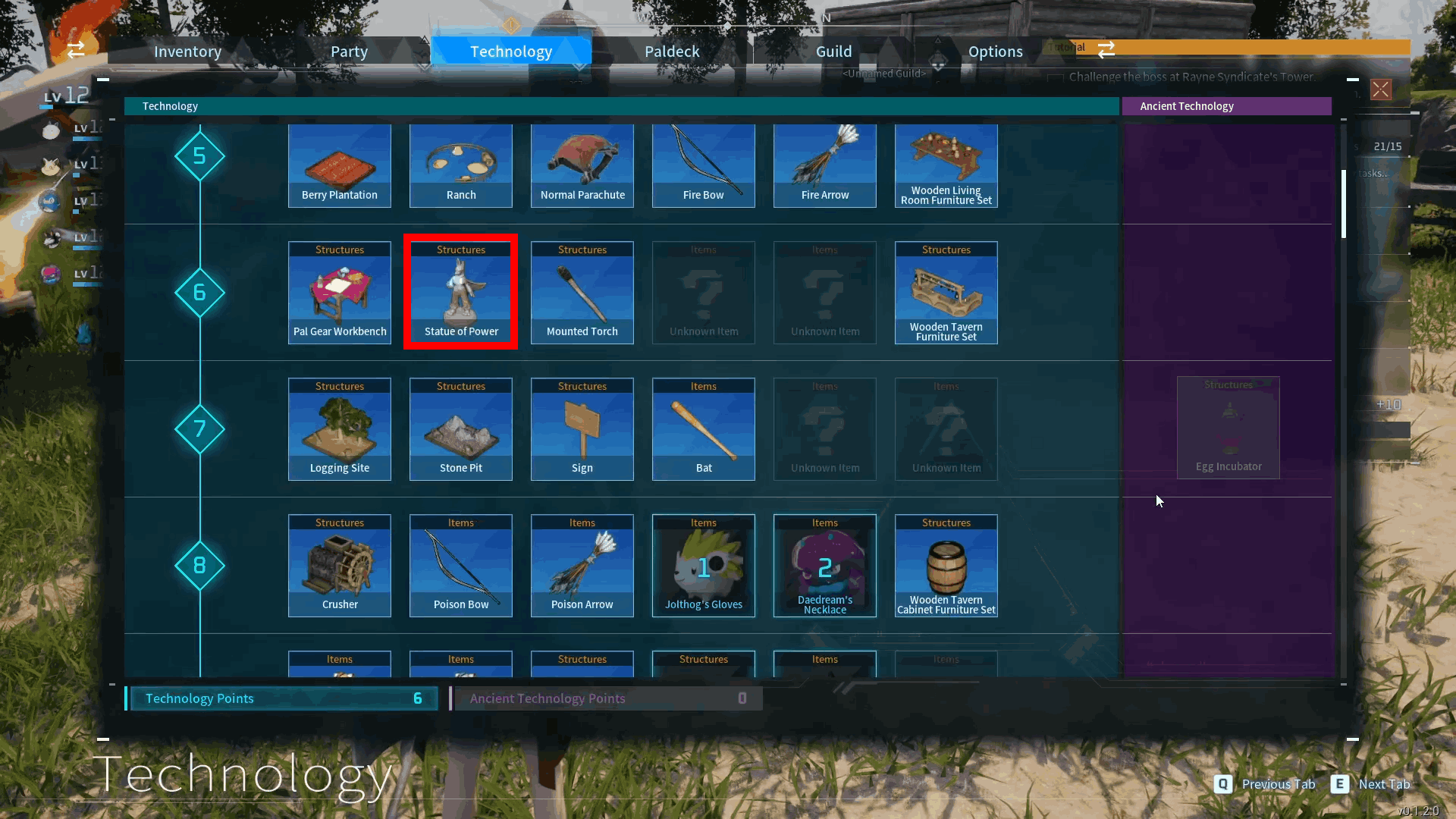This screenshot has width=1456, height=819.
Task: Select the Paldeck tab
Action: pyautogui.click(x=672, y=52)
